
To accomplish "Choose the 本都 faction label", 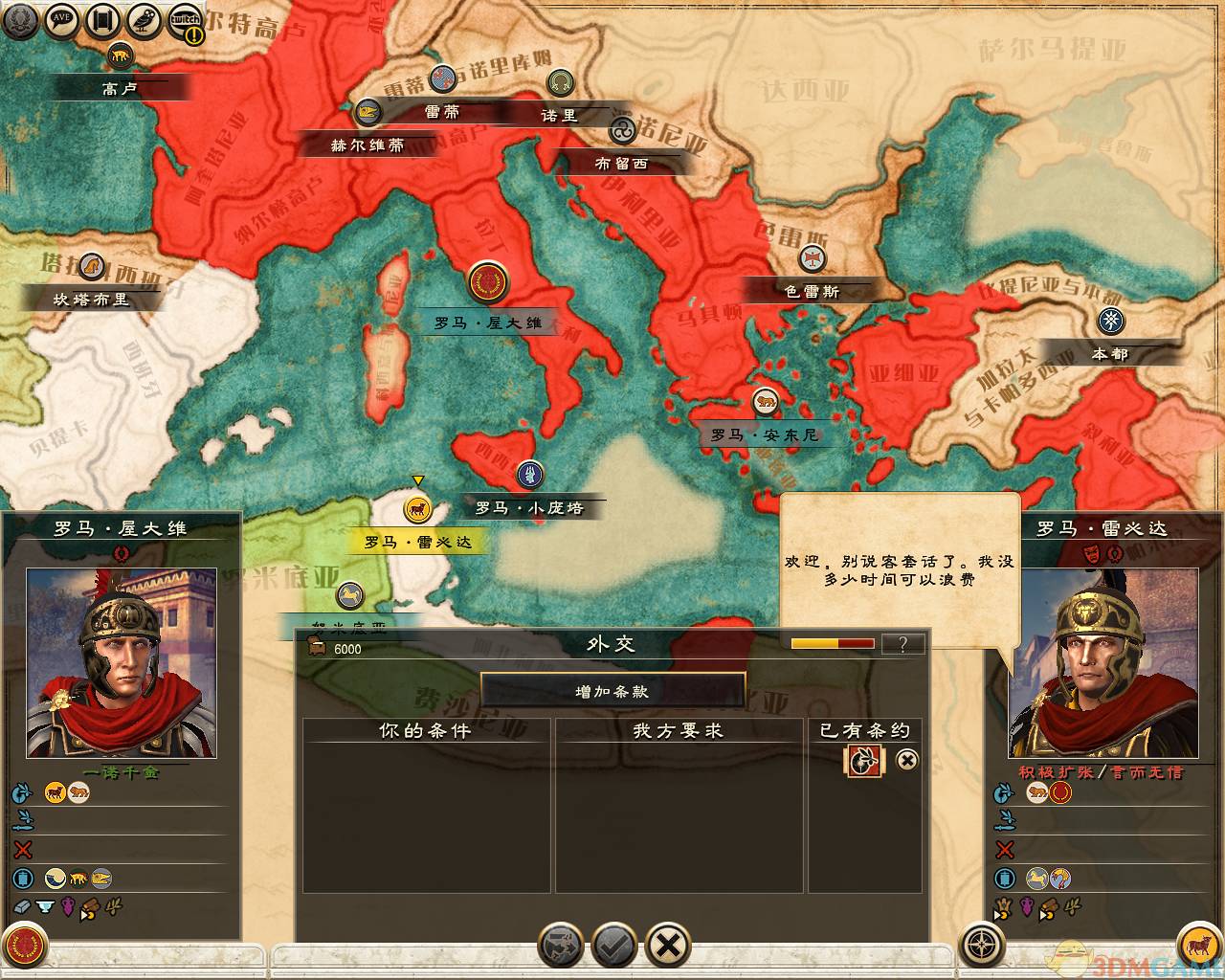I will (x=1110, y=353).
